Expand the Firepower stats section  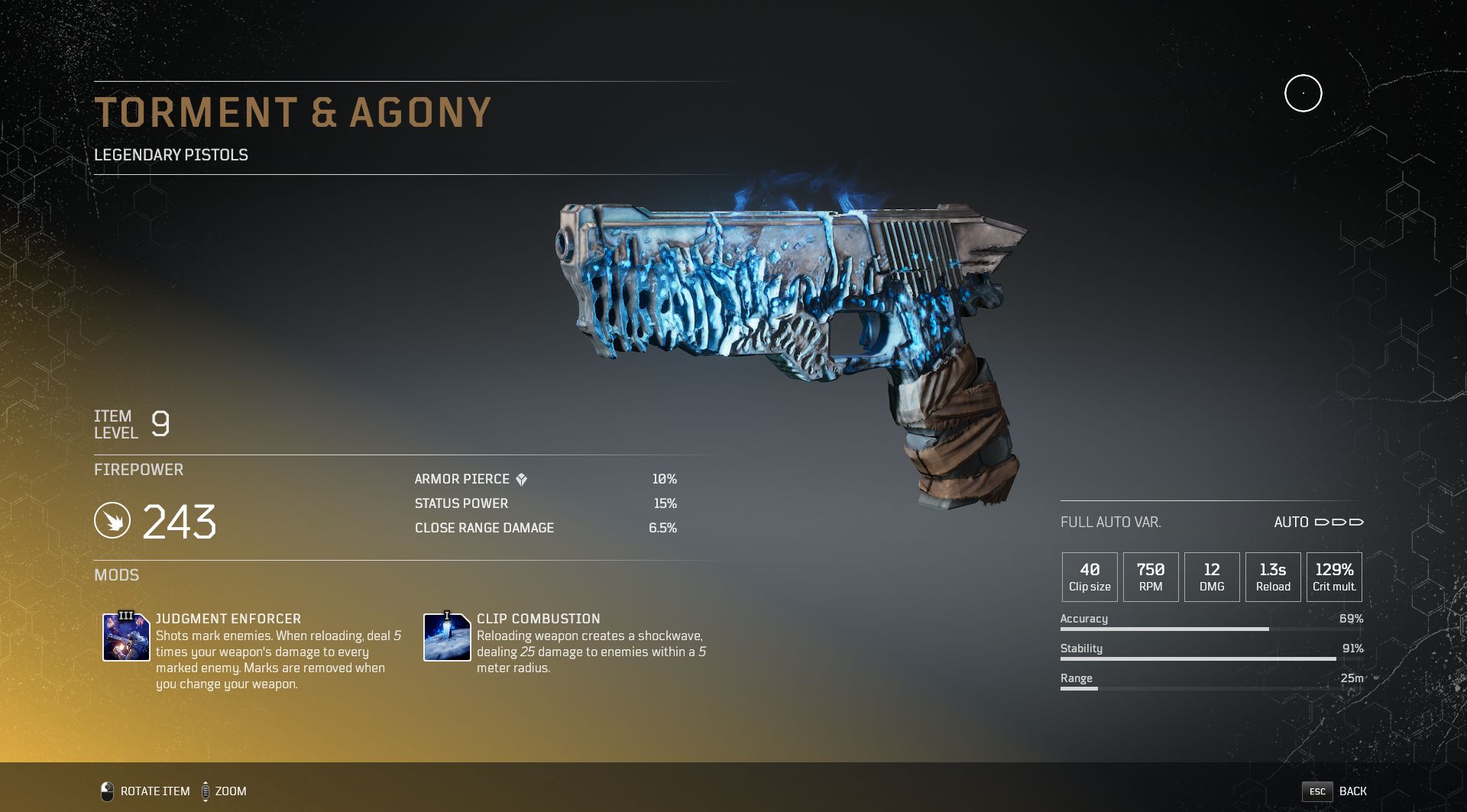click(138, 470)
